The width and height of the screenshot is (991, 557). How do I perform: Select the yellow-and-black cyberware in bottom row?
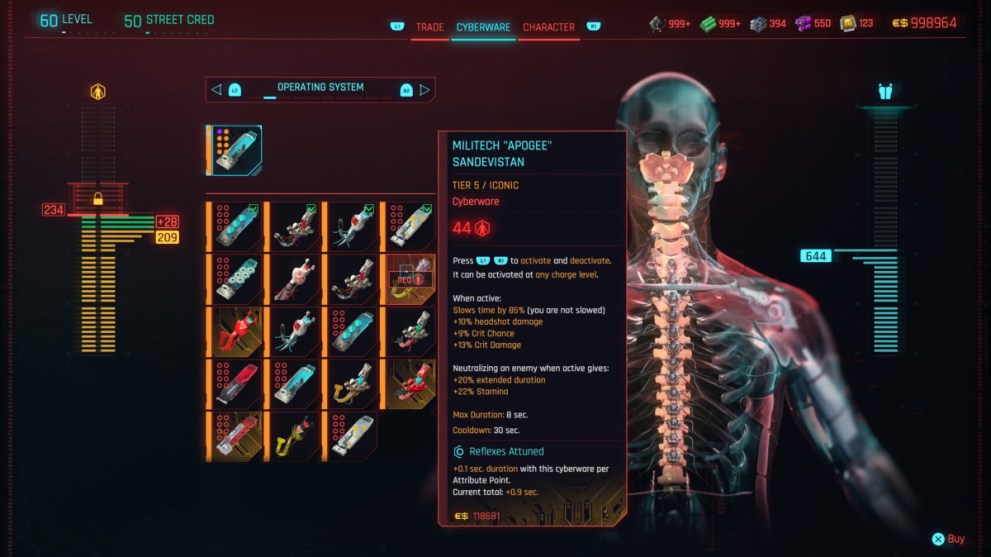click(x=293, y=435)
